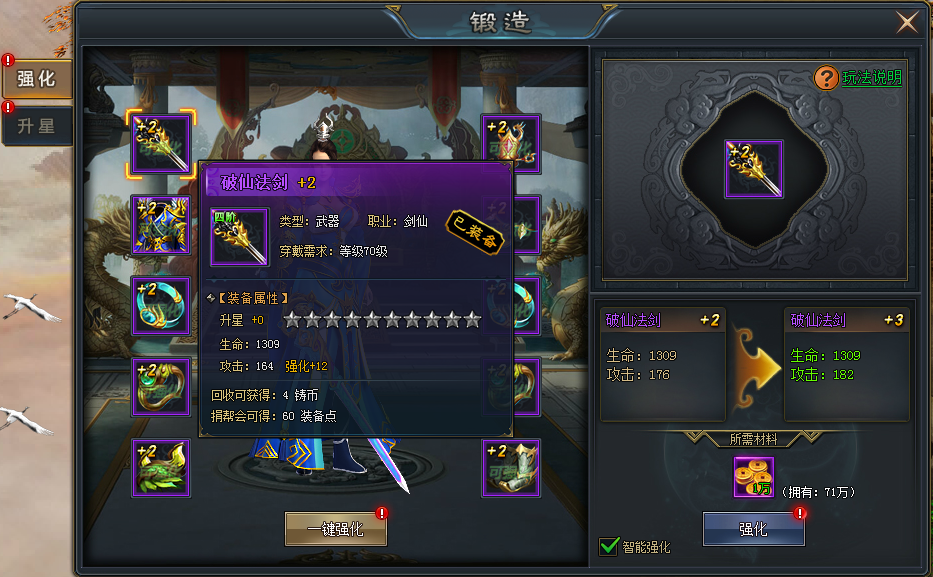This screenshot has width=933, height=577.
Task: Select the red and gold helmet slot
Action: 511,144
